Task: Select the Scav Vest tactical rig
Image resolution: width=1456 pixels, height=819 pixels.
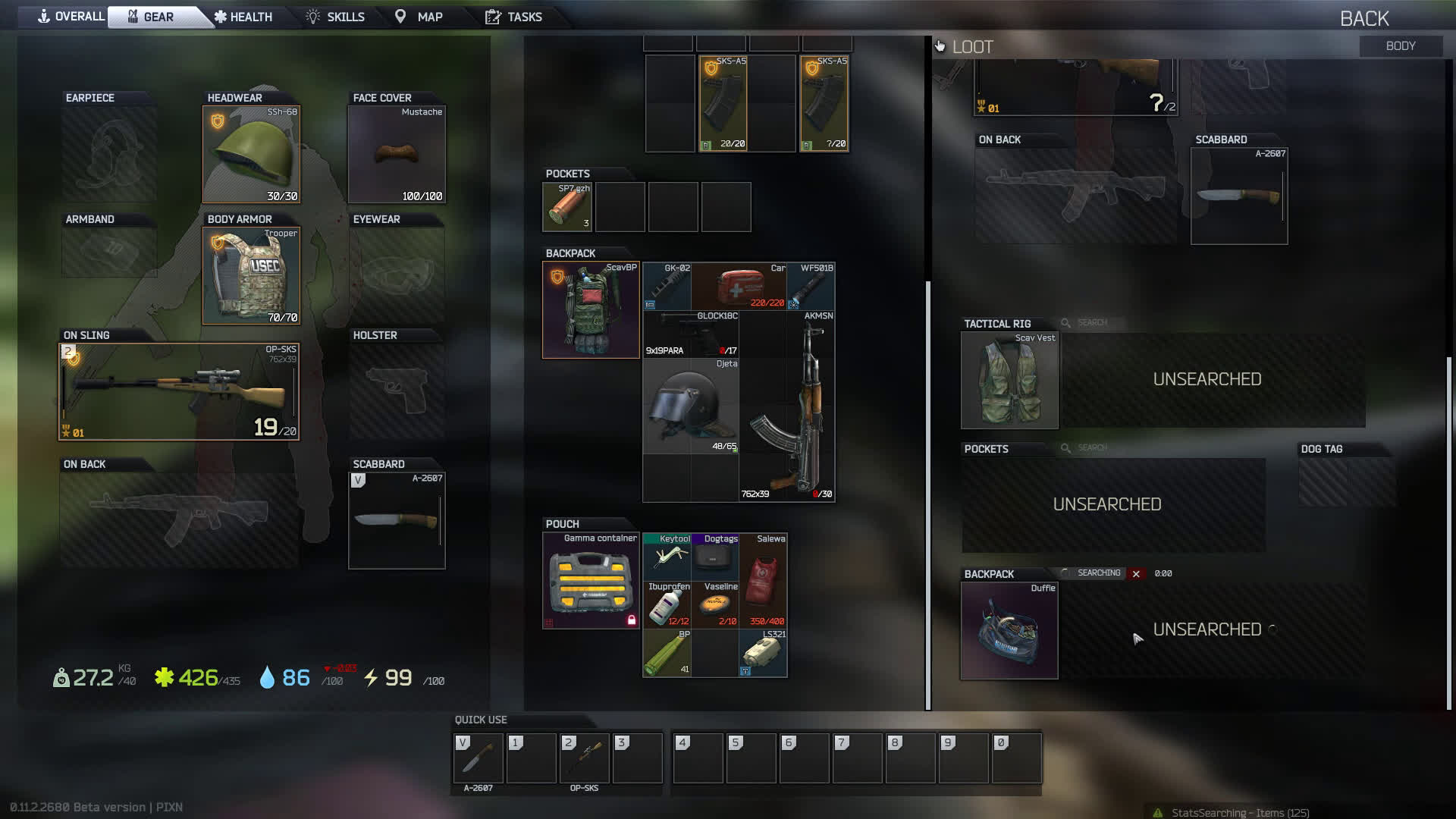Action: (x=1009, y=381)
